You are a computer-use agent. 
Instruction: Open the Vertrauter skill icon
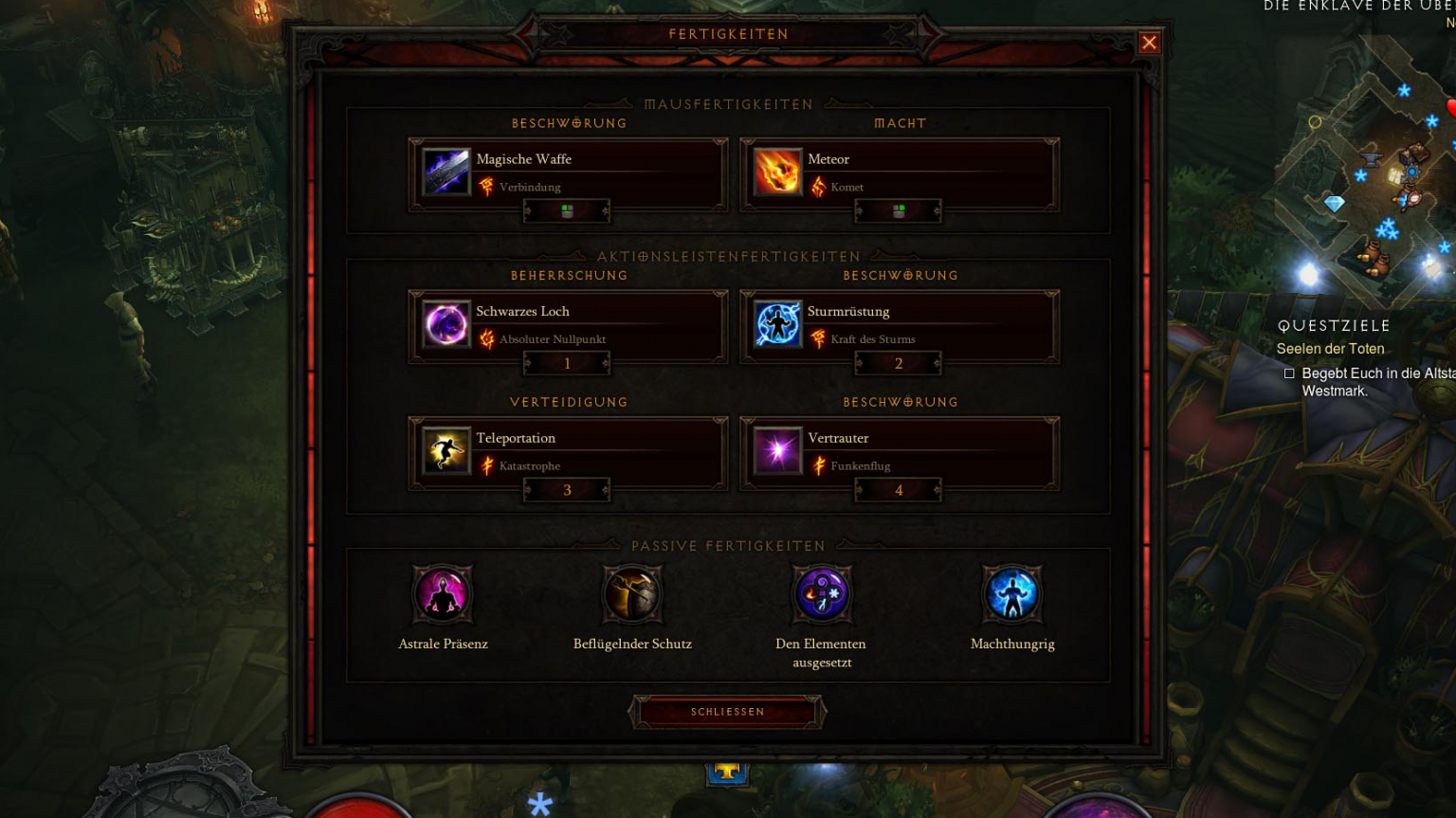tap(777, 452)
